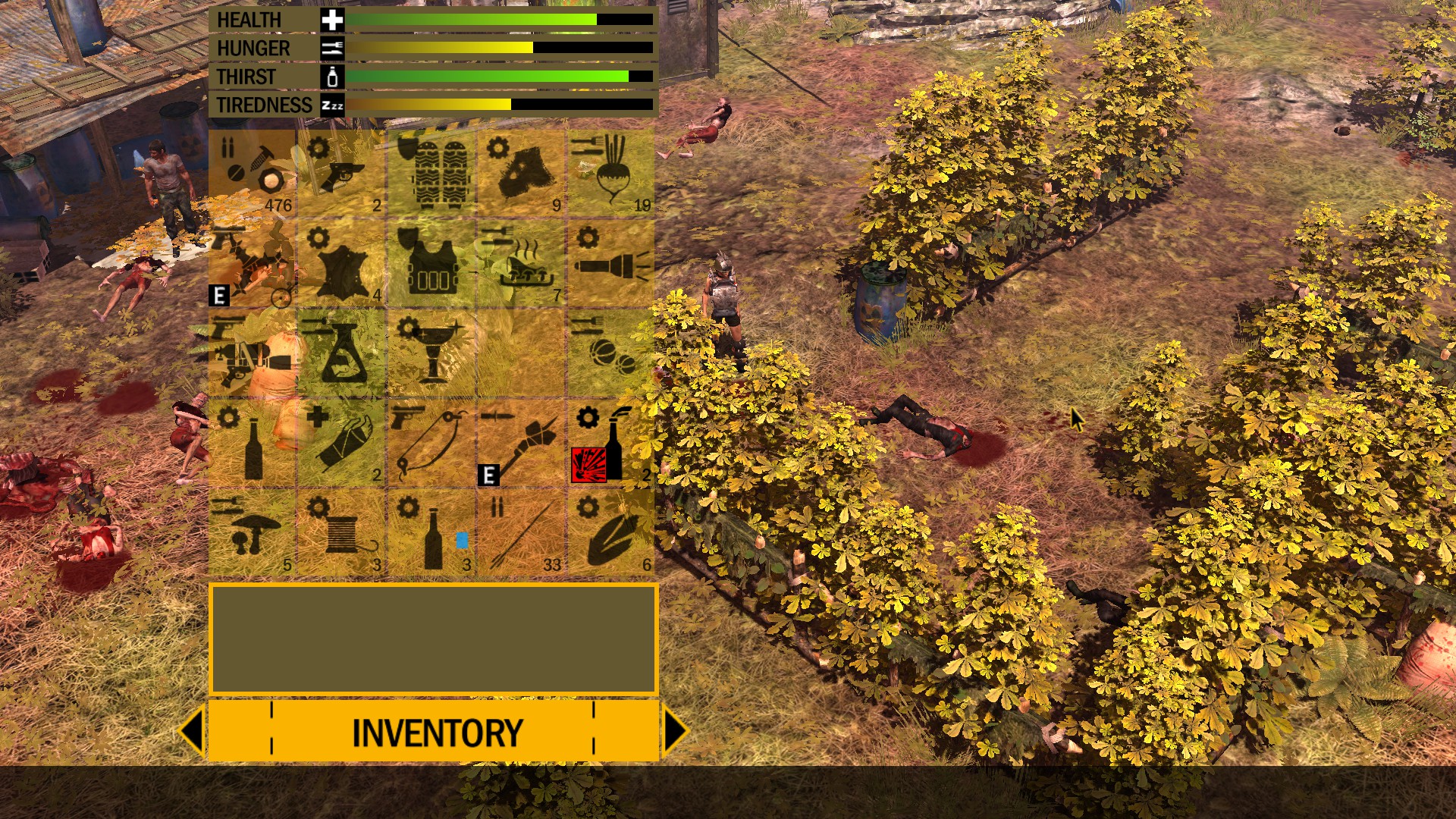Pick the bow weapon slot
This screenshot has height=819, width=1456.
coord(431,444)
